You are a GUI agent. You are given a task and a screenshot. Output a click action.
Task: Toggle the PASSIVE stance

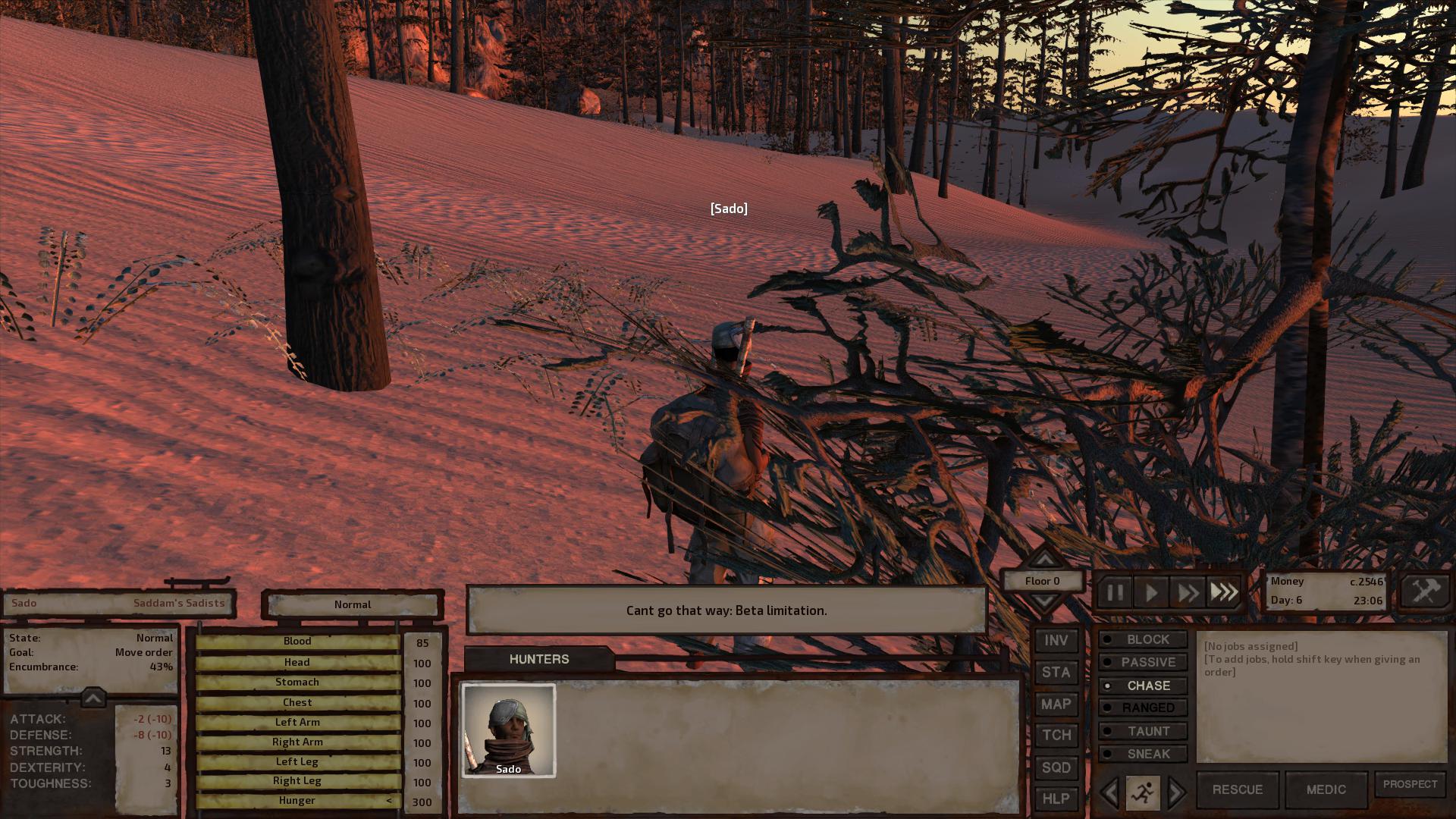pyautogui.click(x=1143, y=663)
